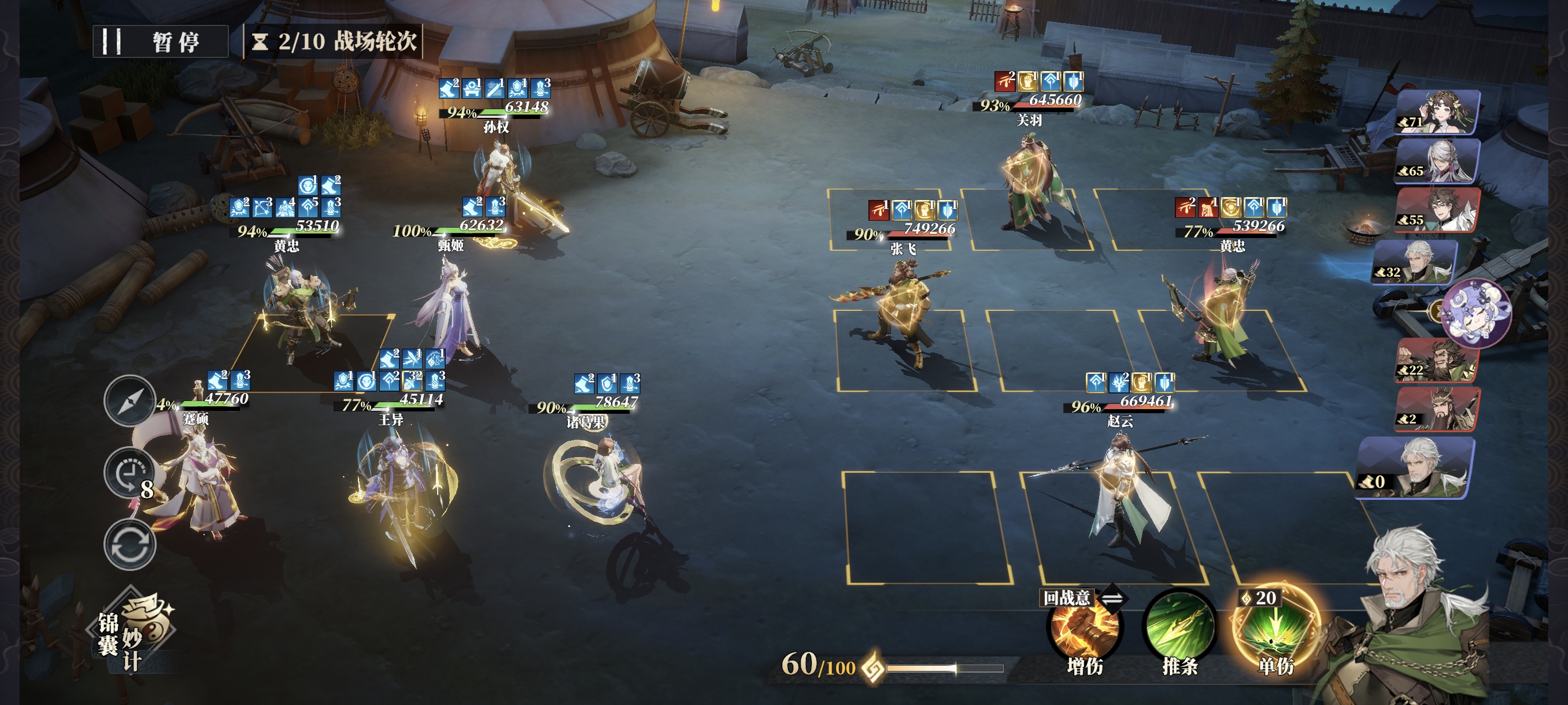Pause the battle with the 暂停 button
The width and height of the screenshot is (1568, 705).
click(x=160, y=42)
